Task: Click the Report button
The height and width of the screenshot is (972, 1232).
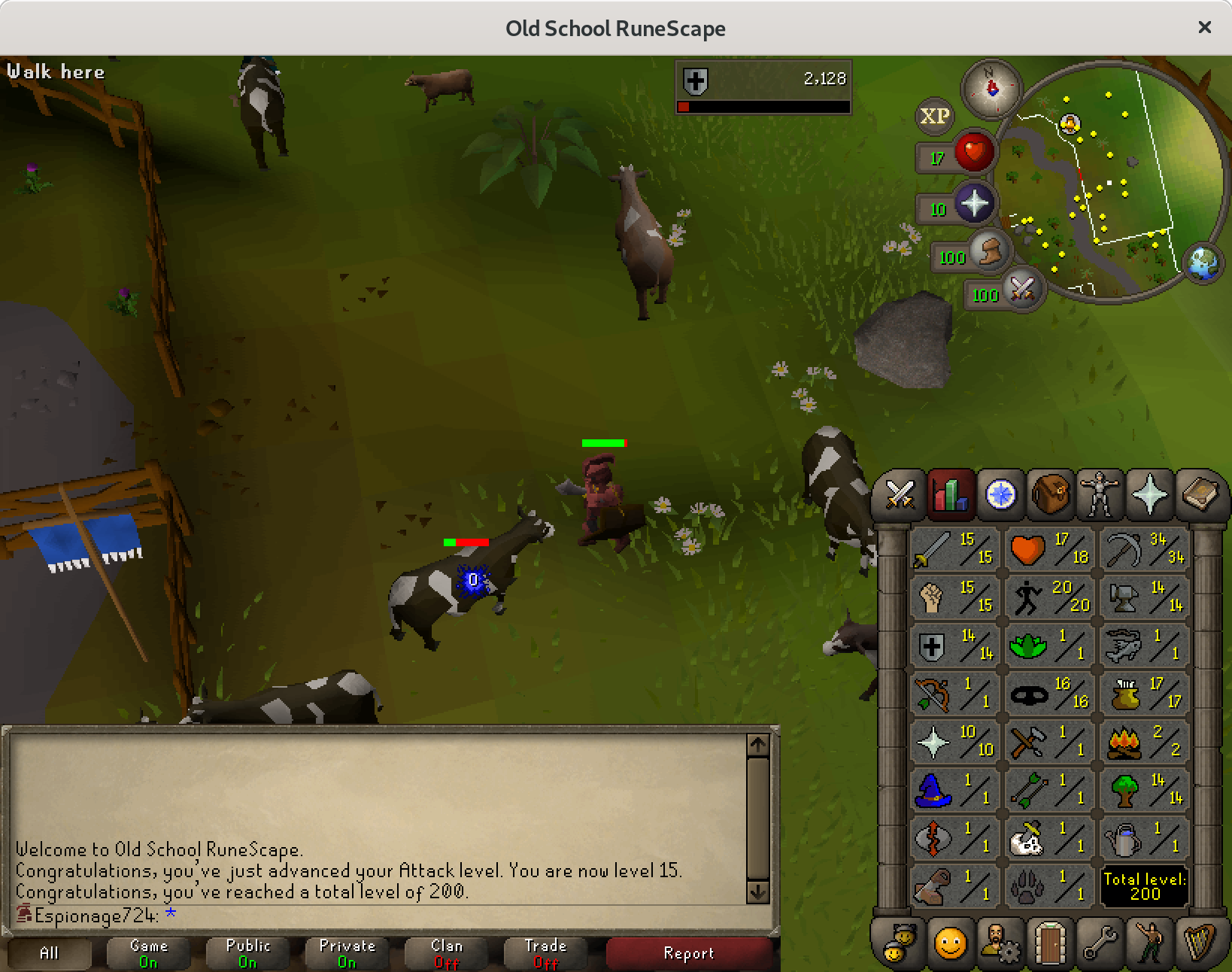Action: 688,953
